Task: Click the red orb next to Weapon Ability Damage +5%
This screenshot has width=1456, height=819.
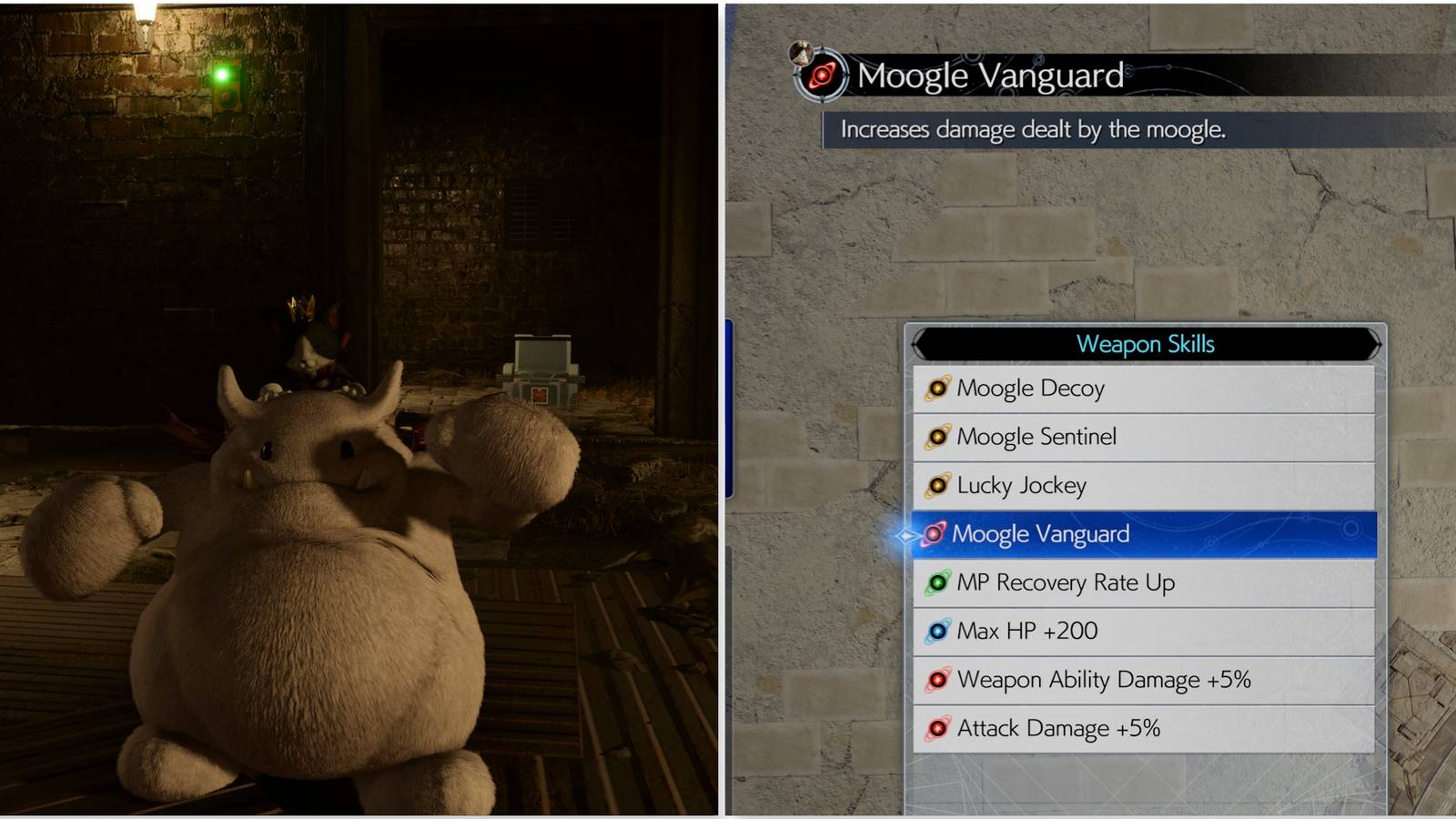Action: coord(939,679)
